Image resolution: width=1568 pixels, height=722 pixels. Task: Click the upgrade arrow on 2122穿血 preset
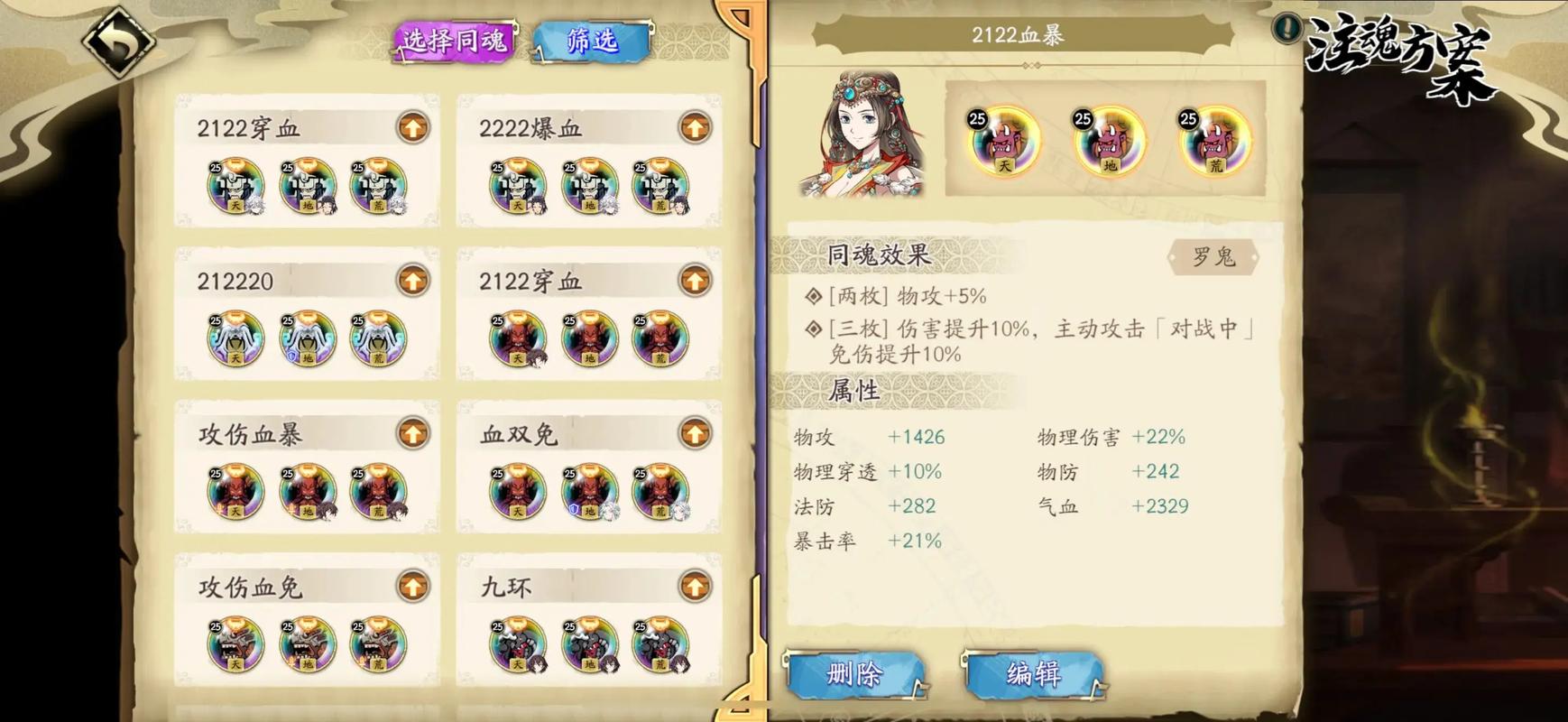[412, 127]
